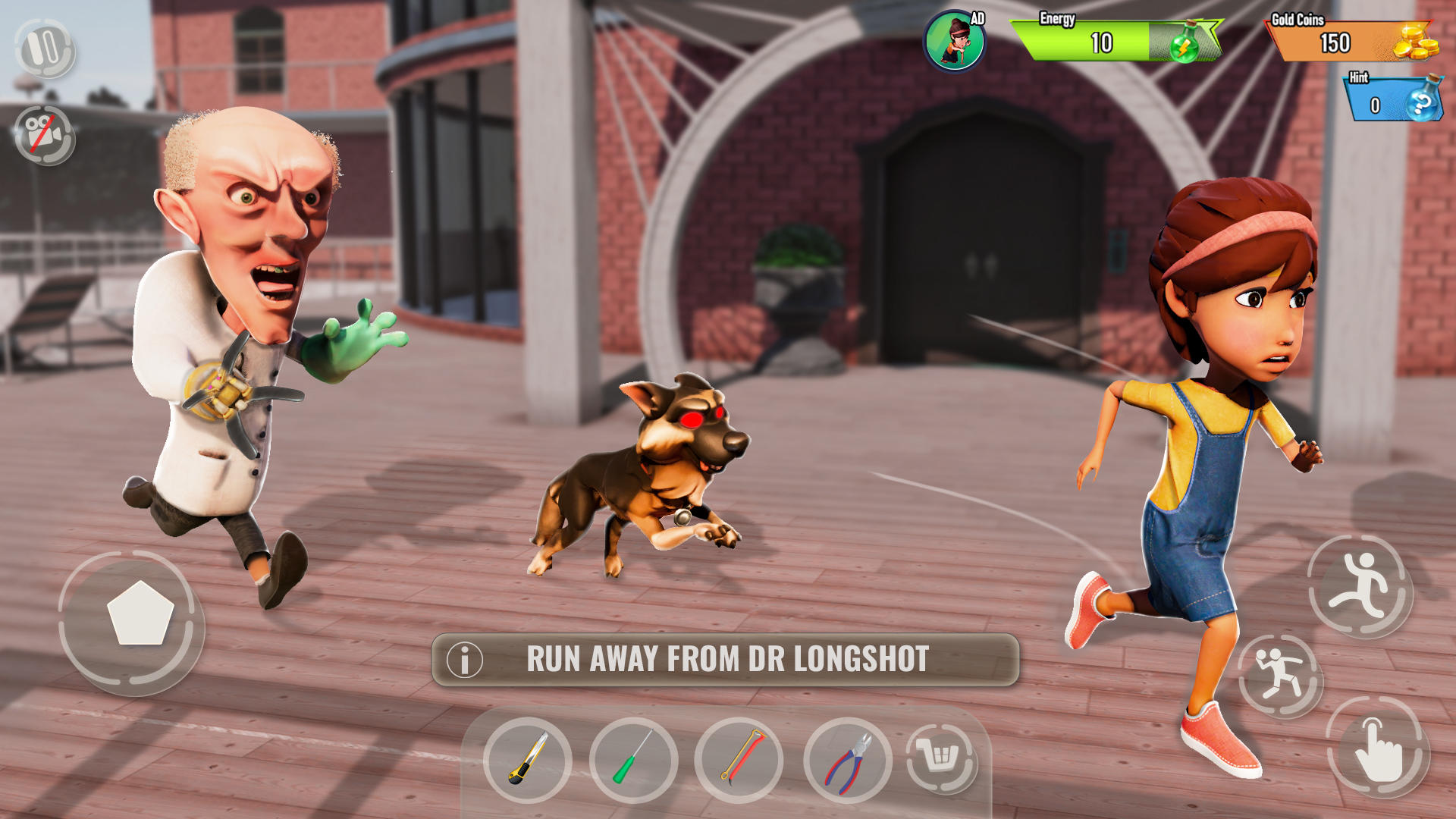Image resolution: width=1456 pixels, height=819 pixels.
Task: Activate the sprint running-figure button
Action: 1360,586
